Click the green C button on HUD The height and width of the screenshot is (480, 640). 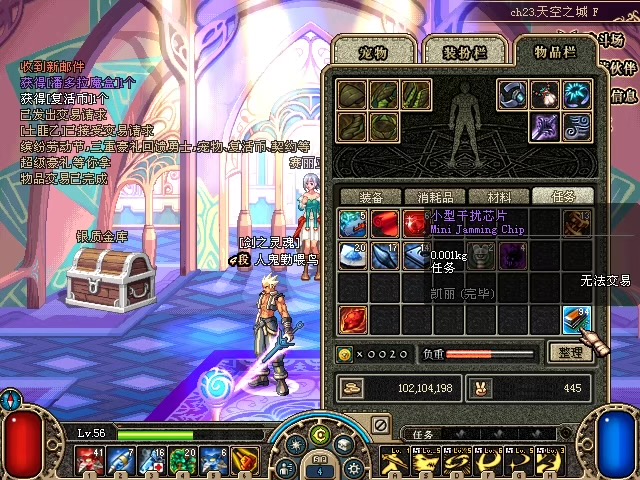(320, 434)
